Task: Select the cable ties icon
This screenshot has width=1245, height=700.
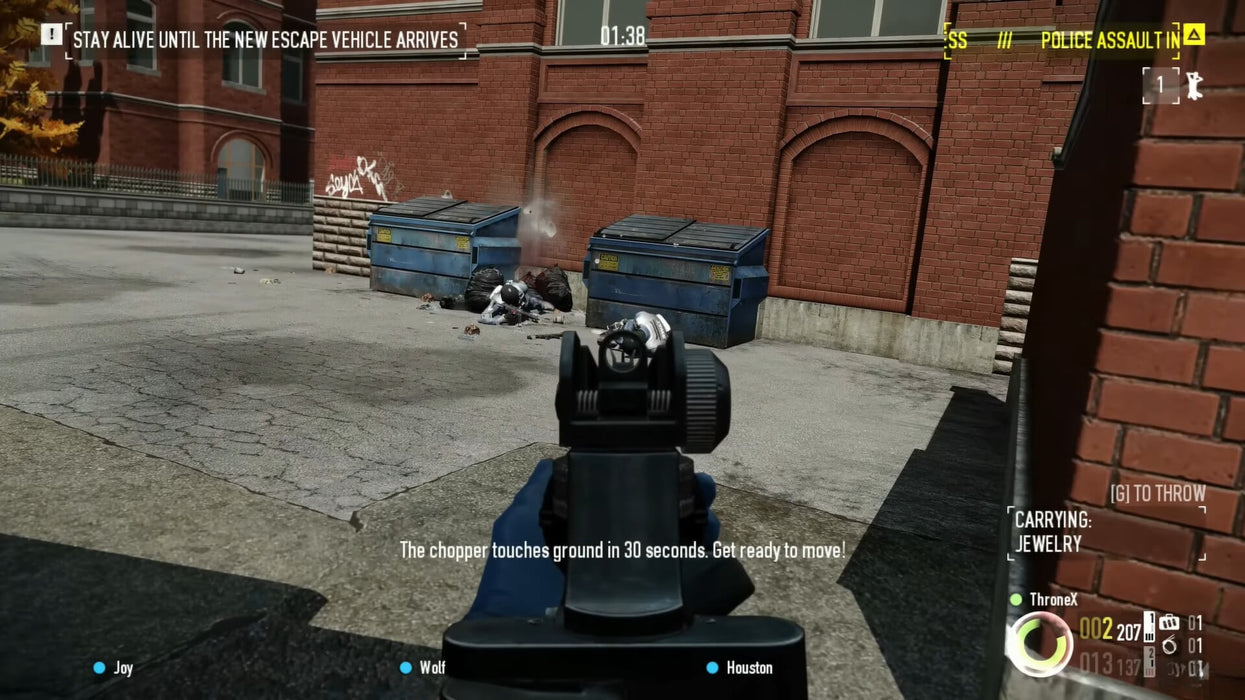Action: (x=1169, y=646)
